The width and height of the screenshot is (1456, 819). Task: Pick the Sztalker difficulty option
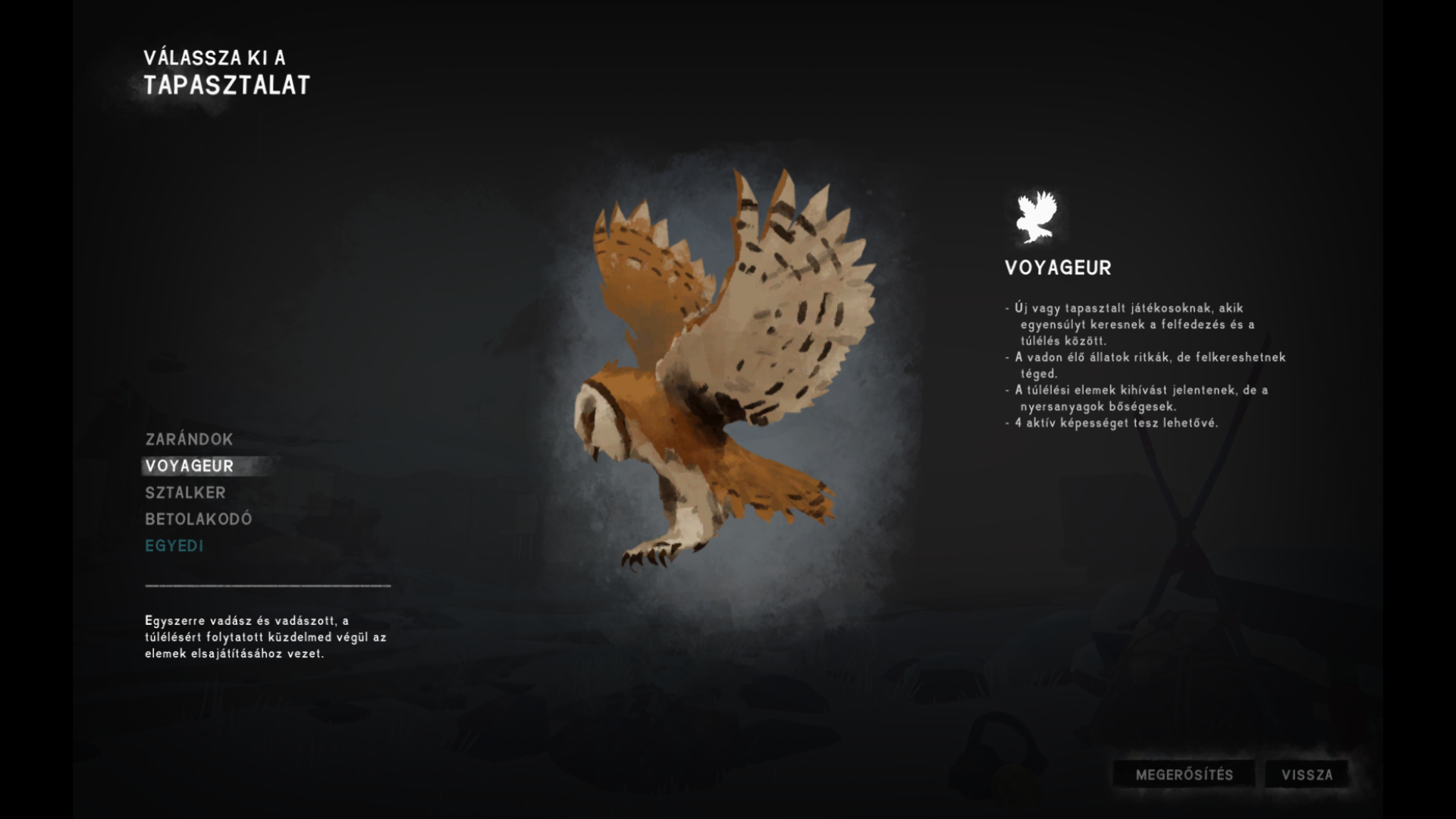click(x=185, y=492)
